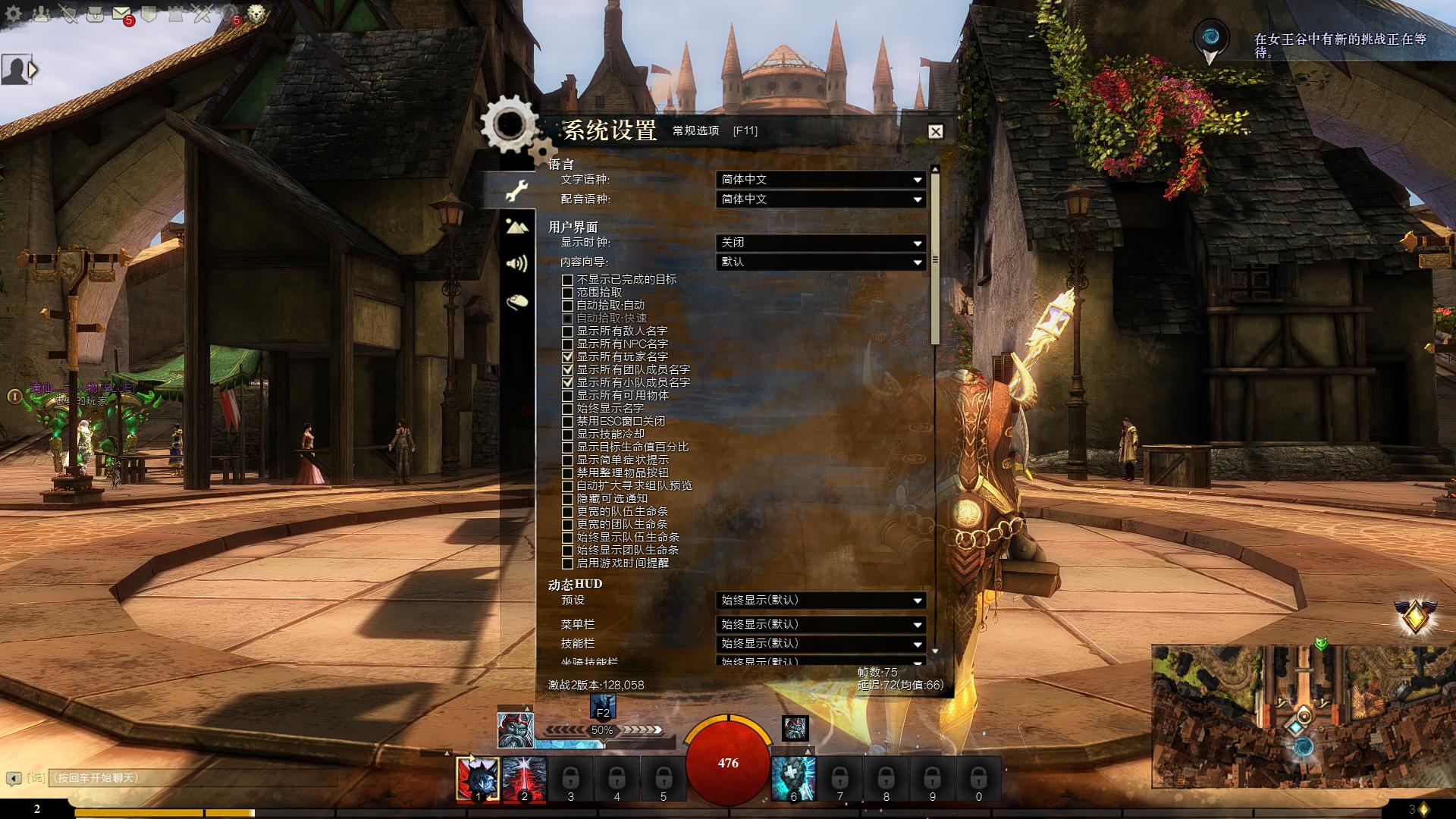1456x819 pixels.
Task: Open the mail envelope icon
Action: [x=121, y=14]
